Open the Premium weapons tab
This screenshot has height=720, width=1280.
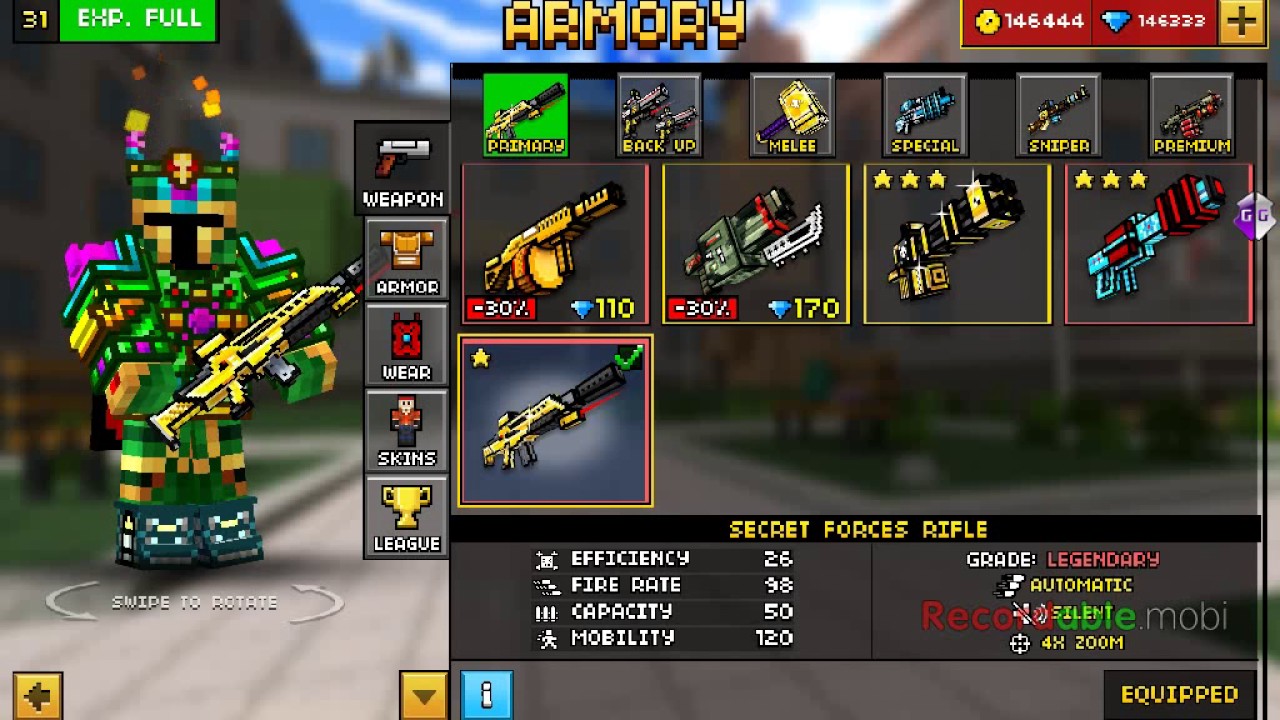1191,116
